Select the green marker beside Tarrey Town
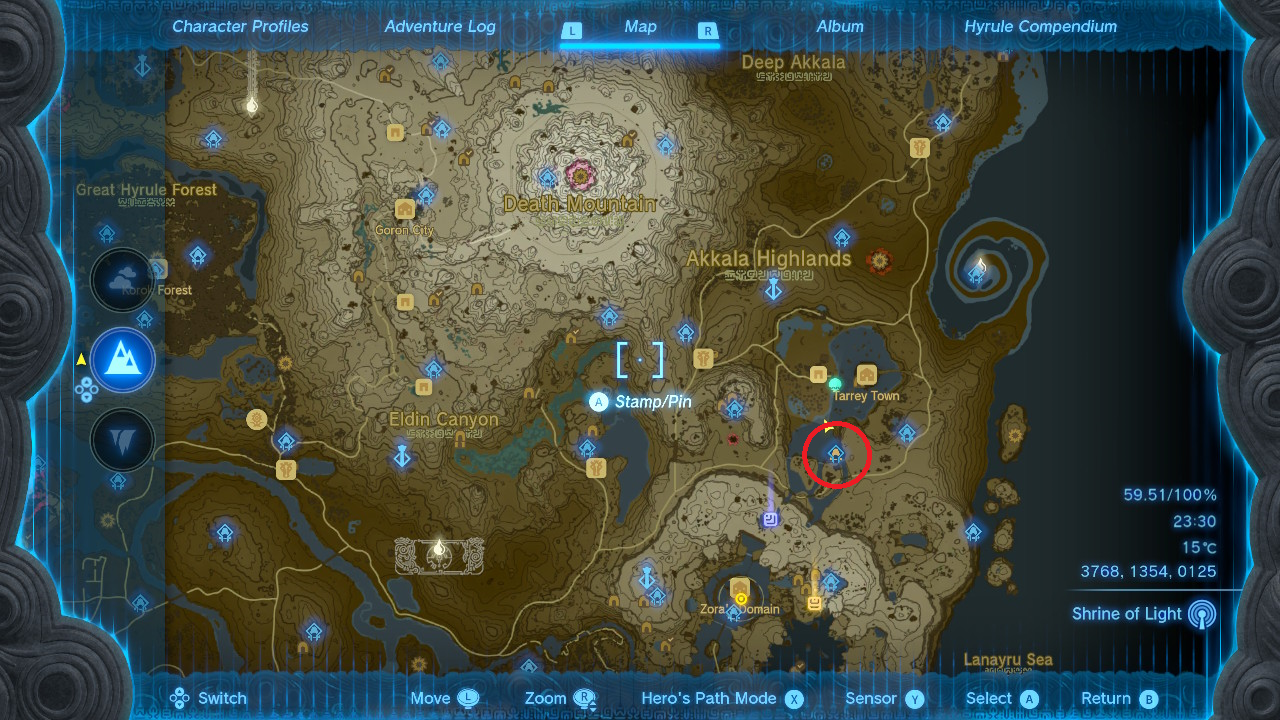This screenshot has height=720, width=1280. click(x=836, y=383)
